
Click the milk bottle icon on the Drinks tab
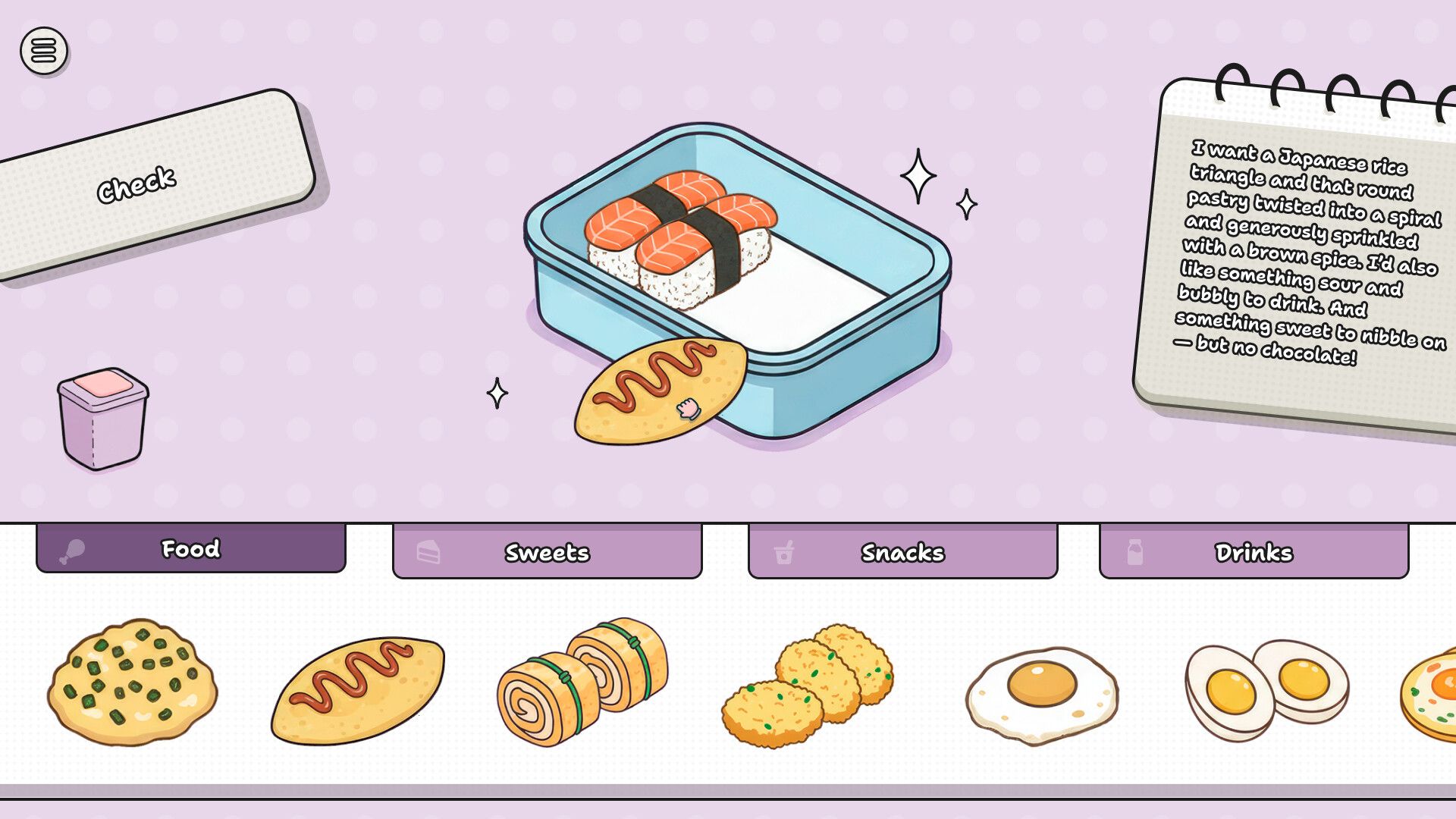point(1134,553)
